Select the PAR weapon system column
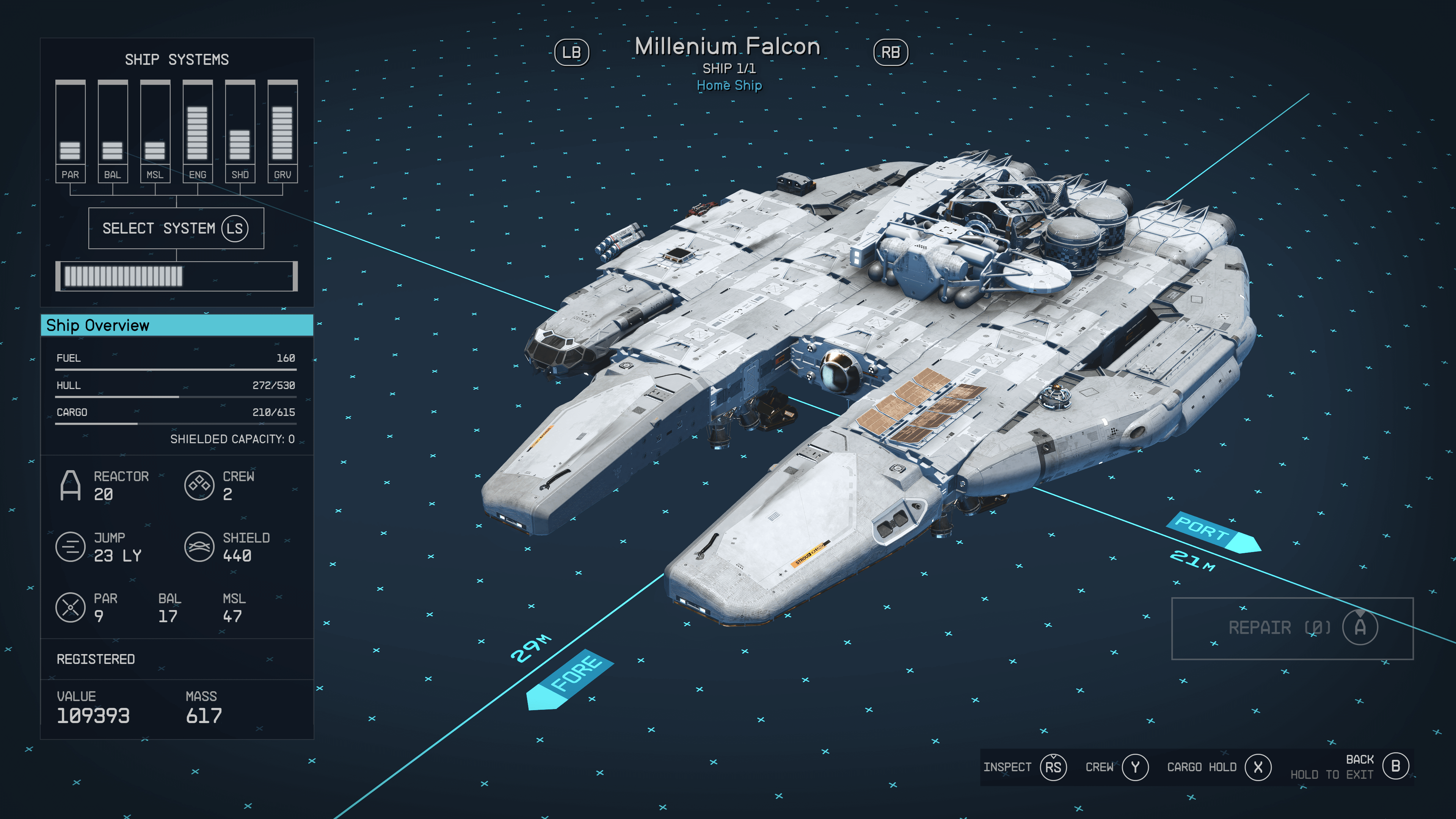 point(70,131)
